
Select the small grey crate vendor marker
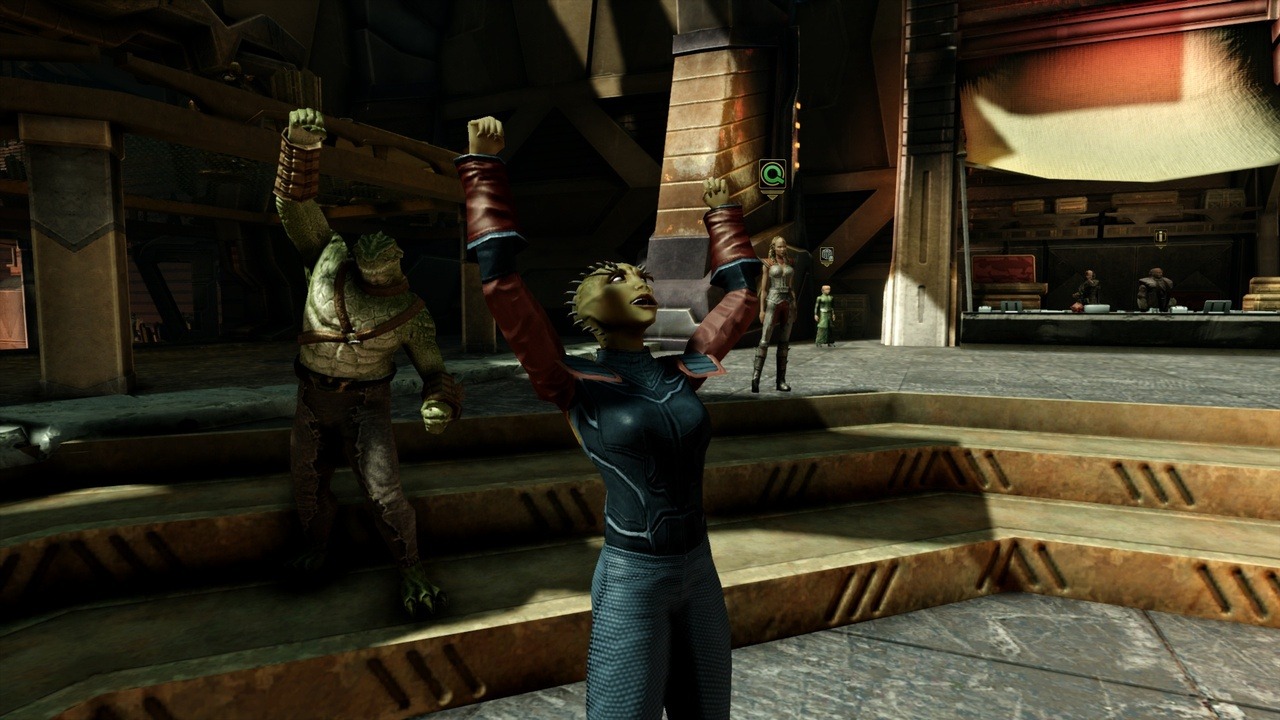(826, 256)
